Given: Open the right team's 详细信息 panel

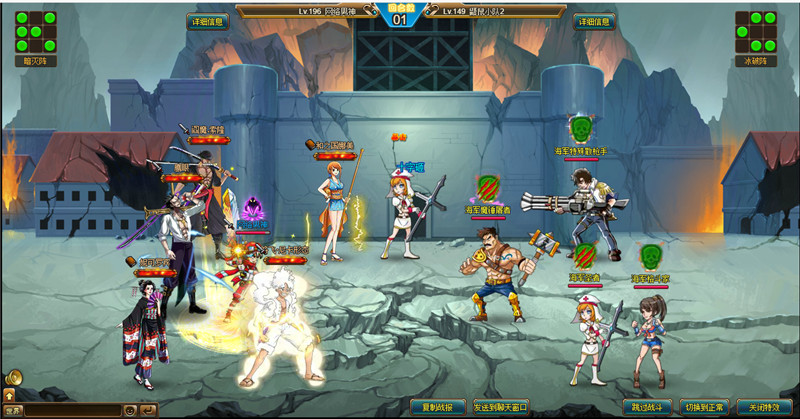Looking at the screenshot, I should (x=594, y=21).
